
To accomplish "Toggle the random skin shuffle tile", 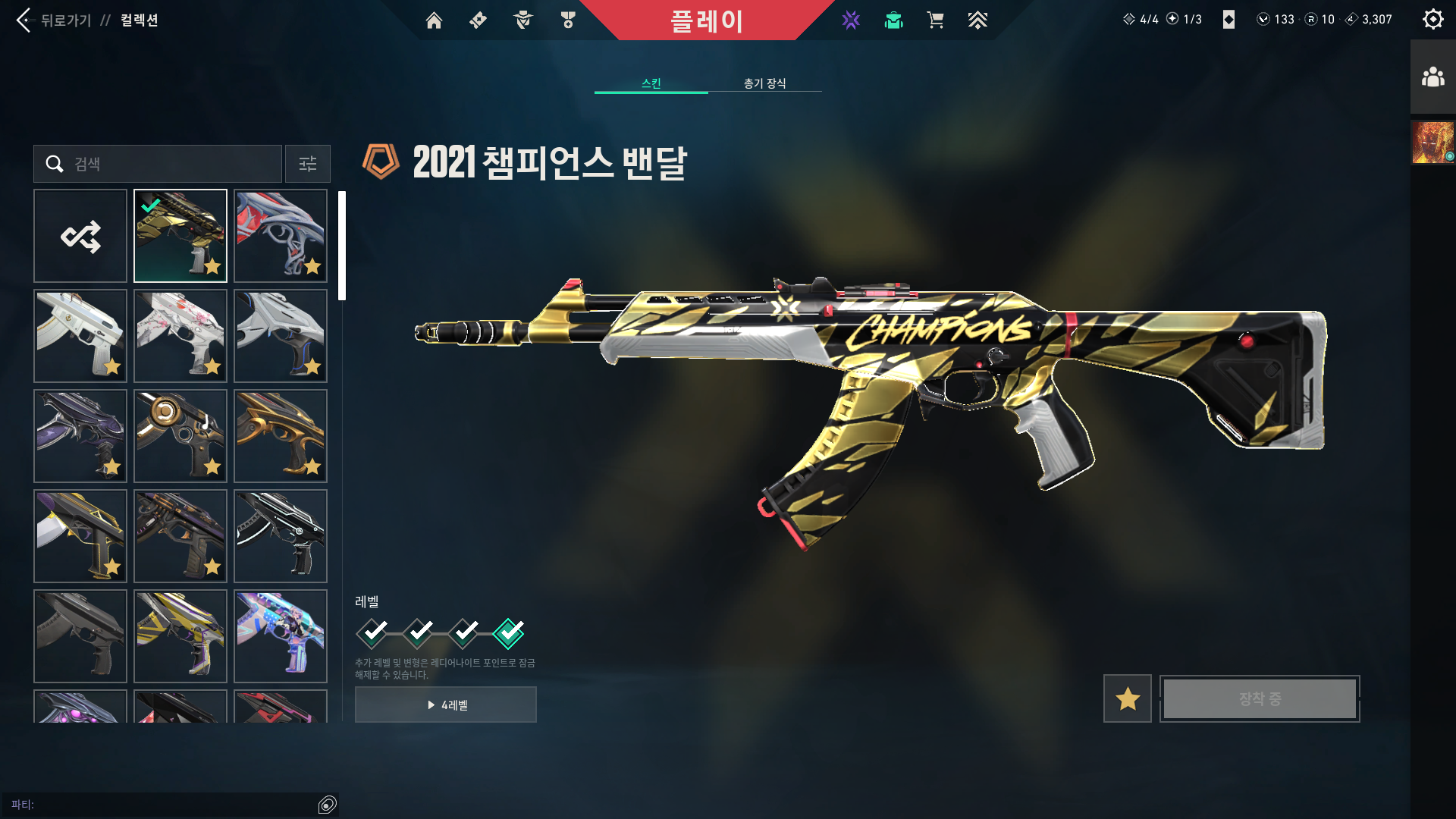I will pyautogui.click(x=80, y=235).
